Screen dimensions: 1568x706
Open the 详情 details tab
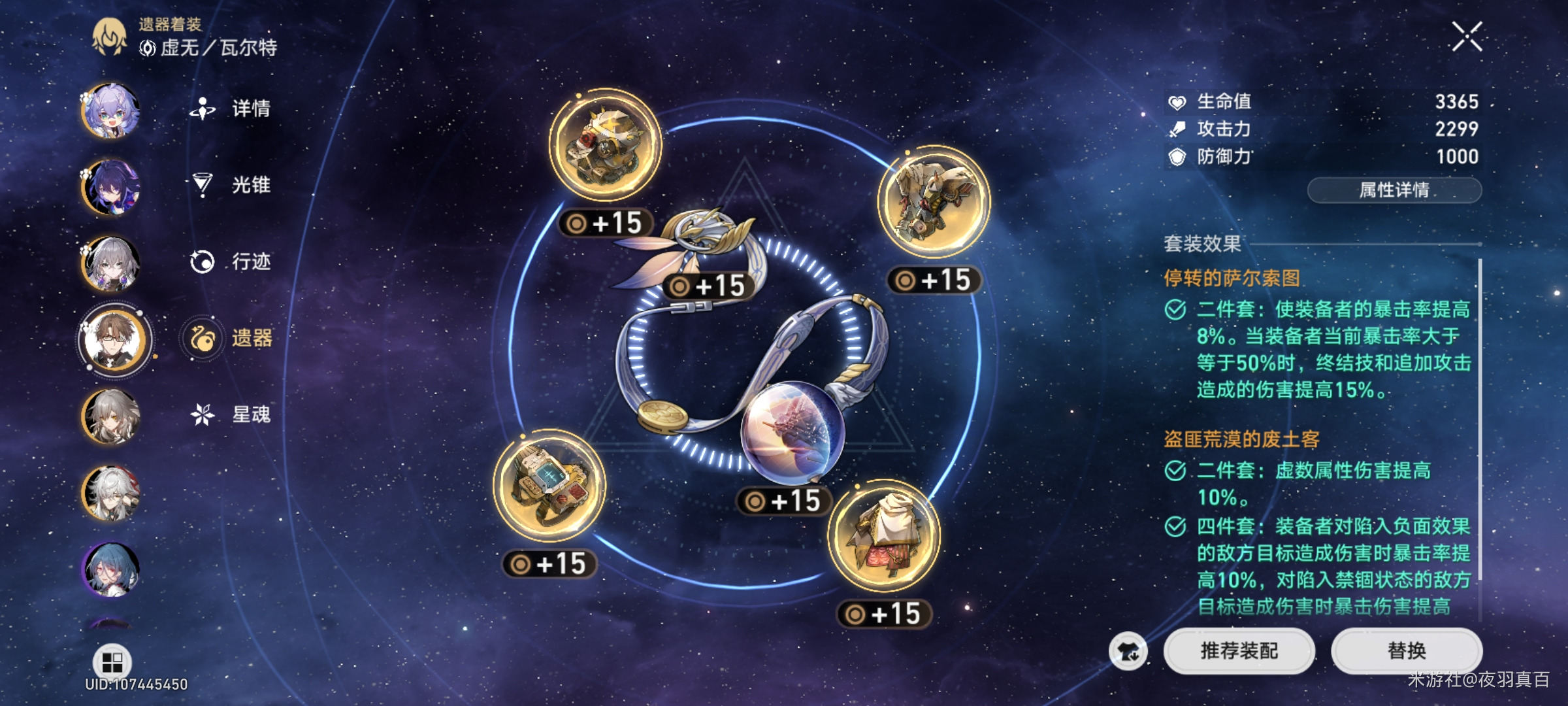pyautogui.click(x=250, y=109)
